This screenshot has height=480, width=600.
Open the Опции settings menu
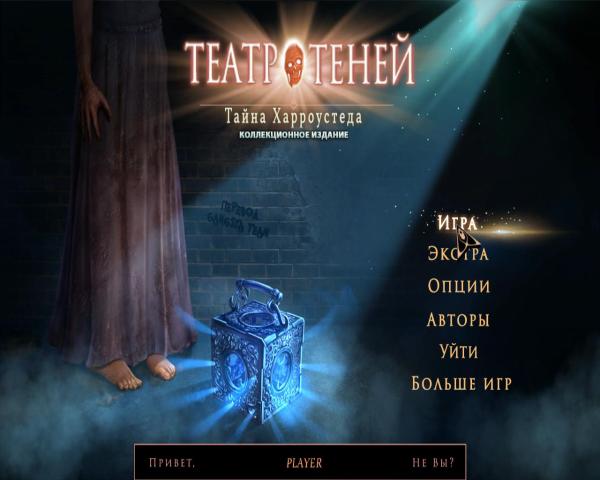(458, 287)
